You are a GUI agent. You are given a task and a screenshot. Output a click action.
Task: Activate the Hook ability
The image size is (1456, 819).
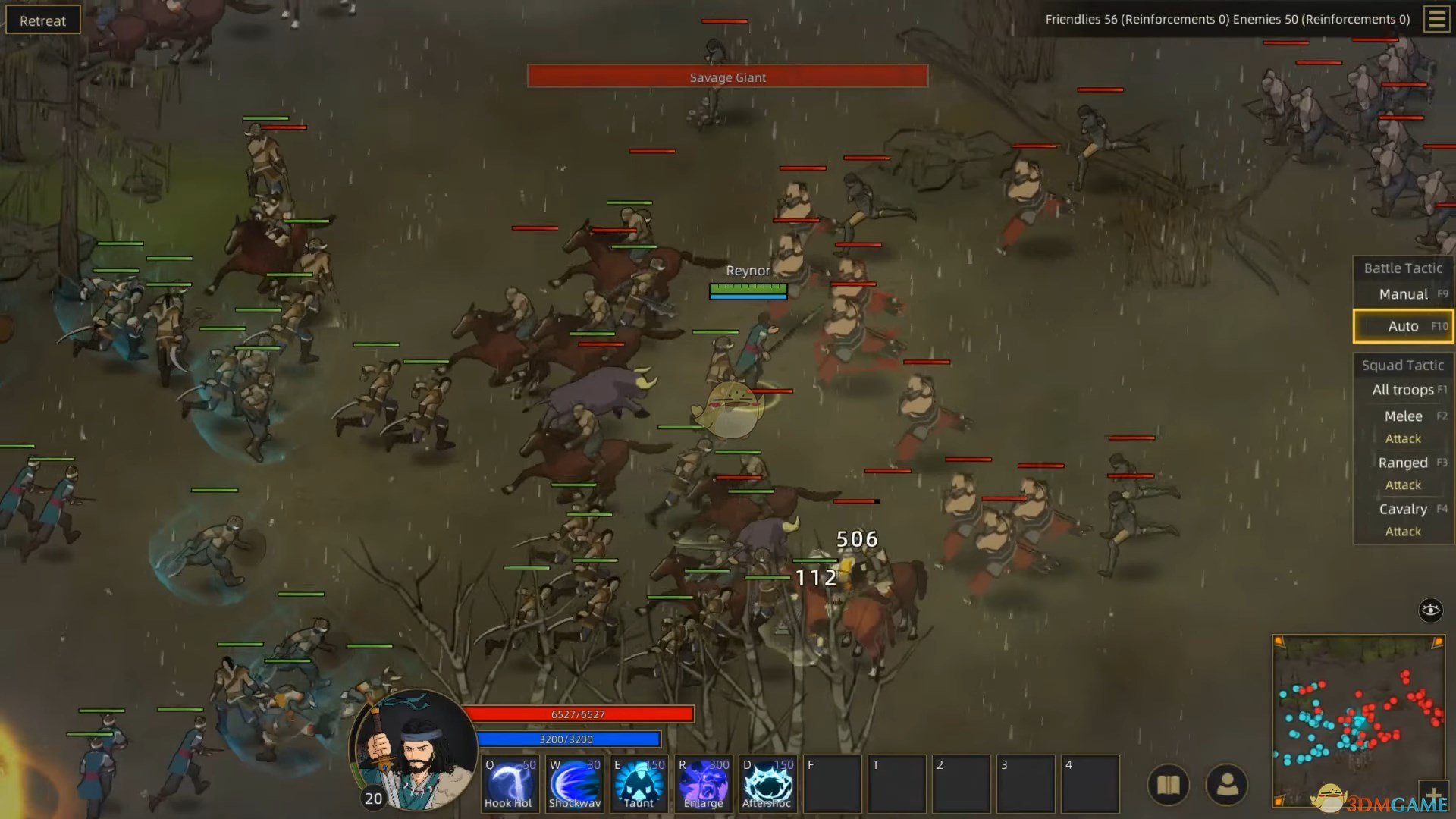tap(510, 783)
